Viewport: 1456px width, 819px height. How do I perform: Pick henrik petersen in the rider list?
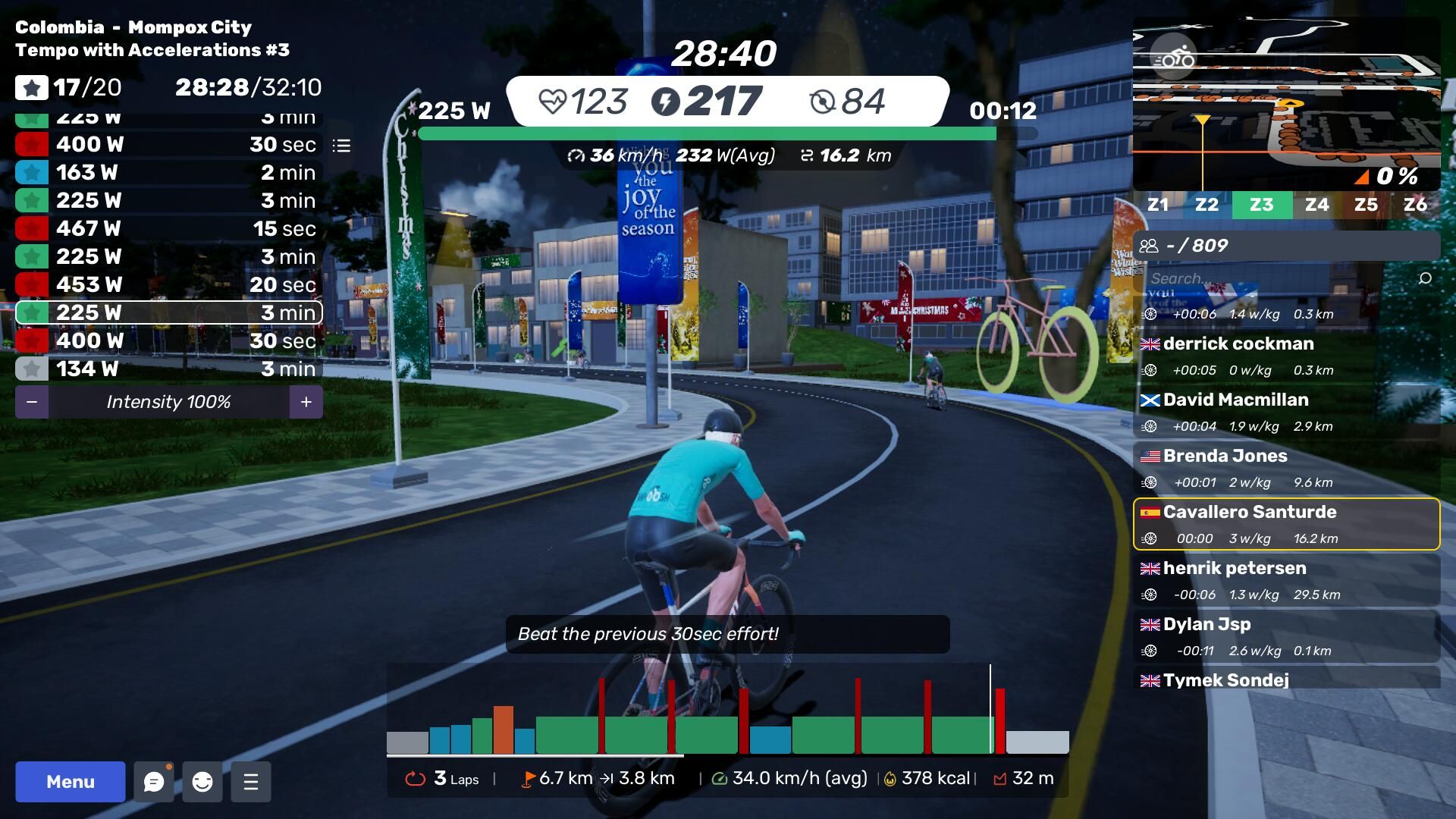1286,580
